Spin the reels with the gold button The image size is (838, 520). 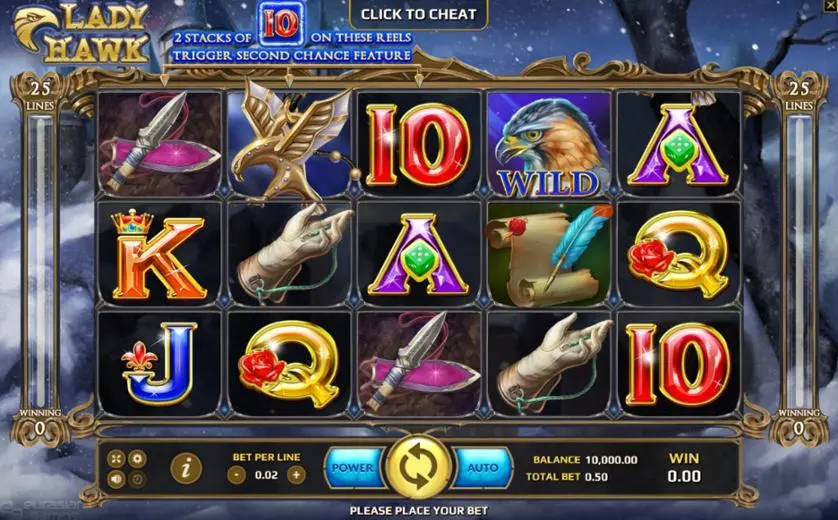pos(418,467)
